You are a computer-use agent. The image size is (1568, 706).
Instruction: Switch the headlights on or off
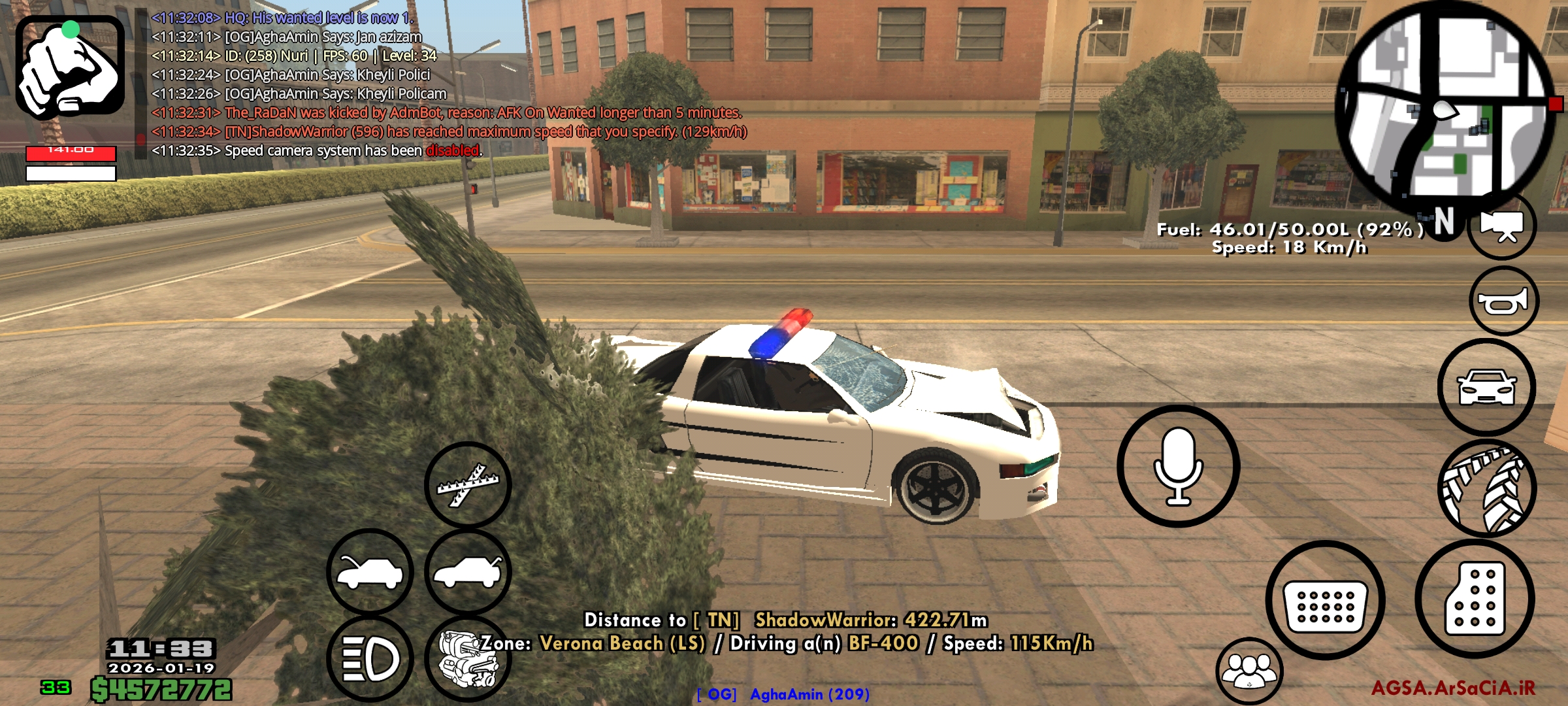pos(370,659)
